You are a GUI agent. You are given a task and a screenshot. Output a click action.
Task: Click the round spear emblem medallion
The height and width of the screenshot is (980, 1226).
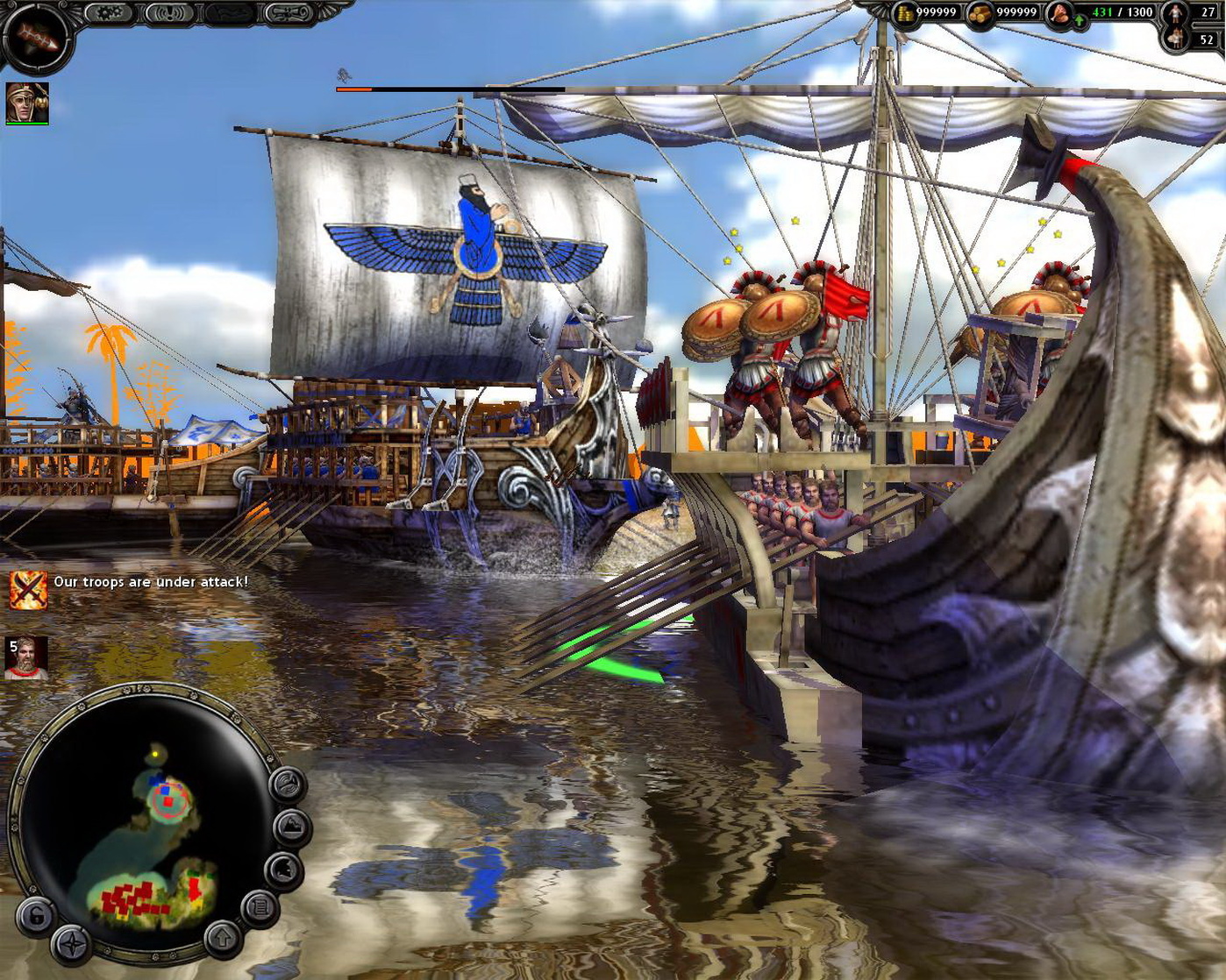(35, 37)
